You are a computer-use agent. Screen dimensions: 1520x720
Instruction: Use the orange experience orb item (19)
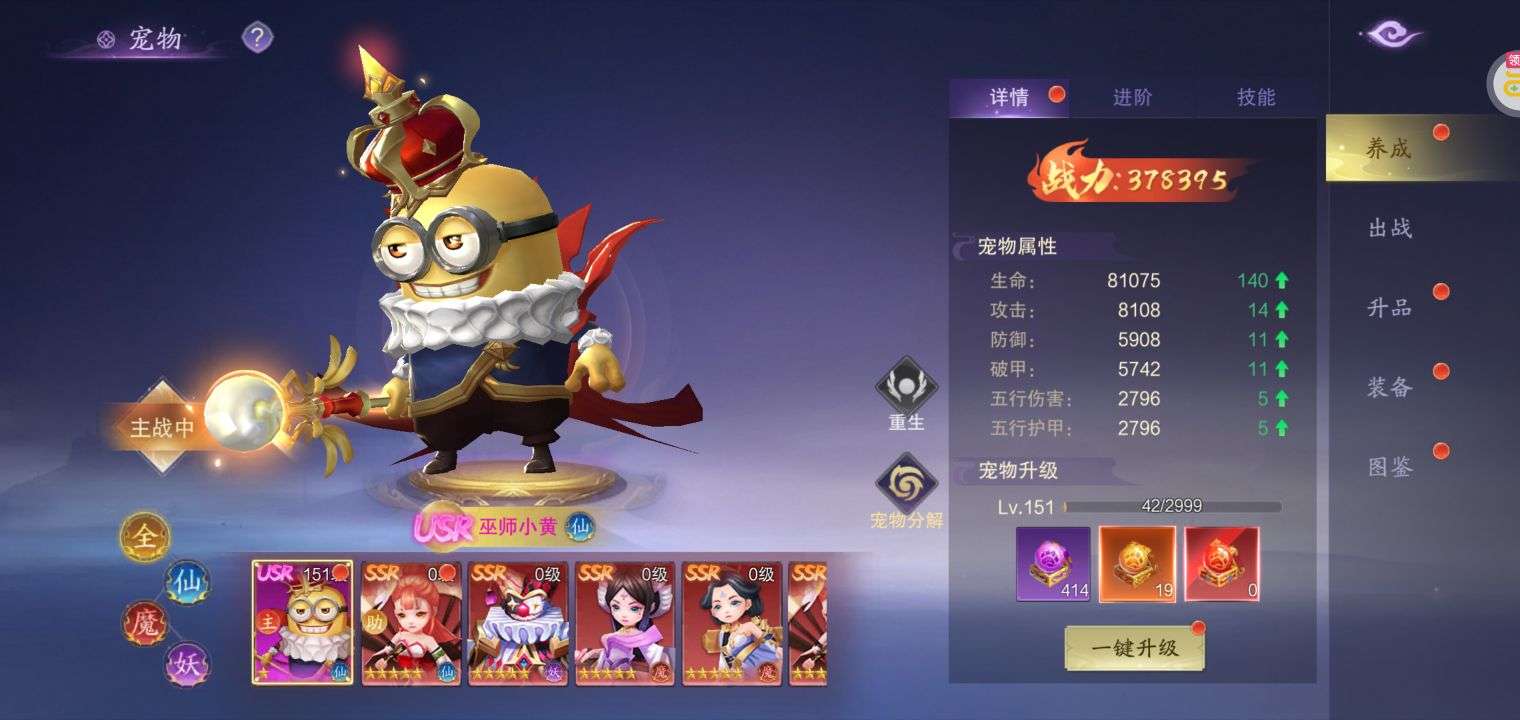(1137, 564)
